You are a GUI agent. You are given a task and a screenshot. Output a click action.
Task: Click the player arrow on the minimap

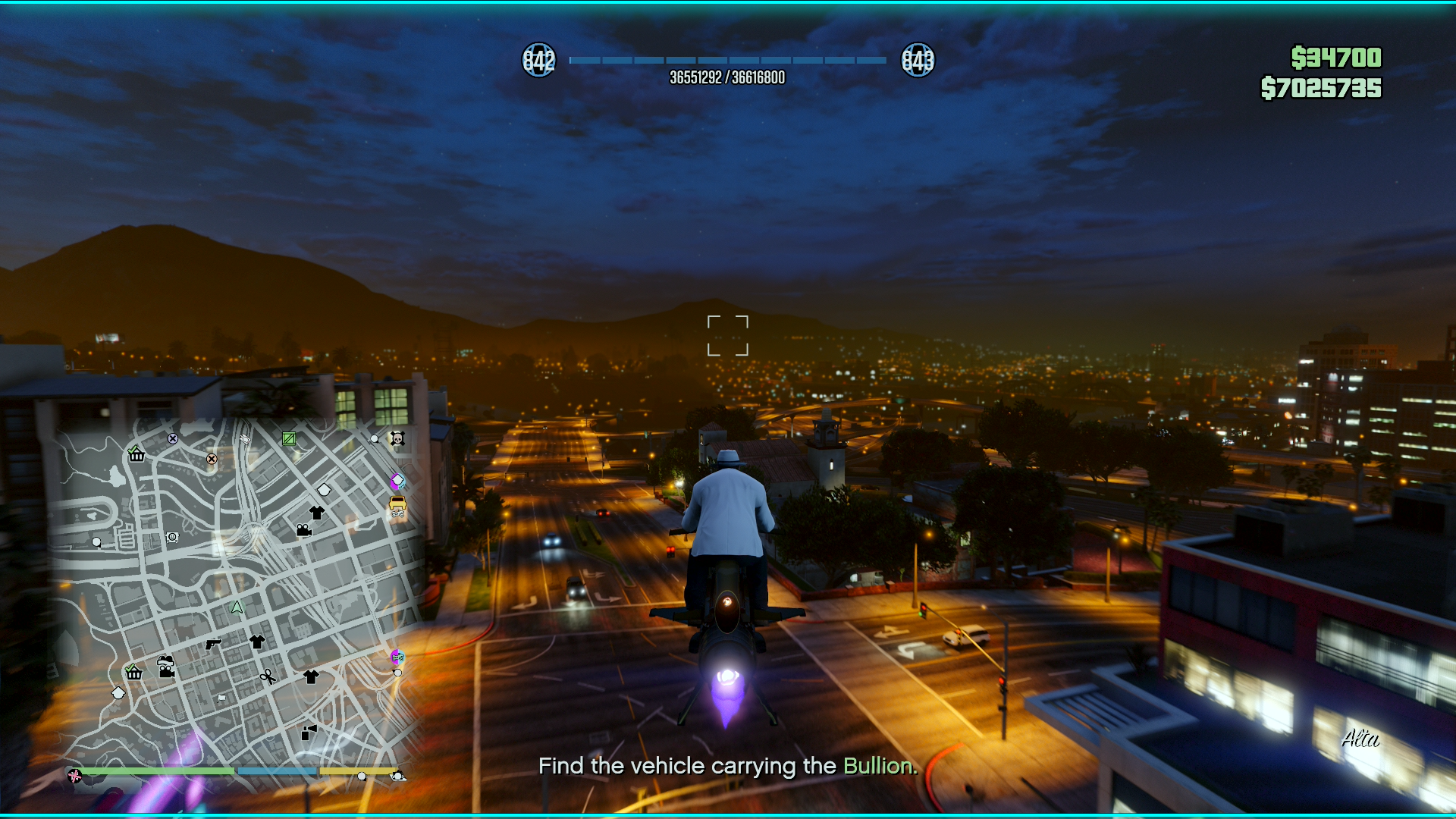(235, 607)
